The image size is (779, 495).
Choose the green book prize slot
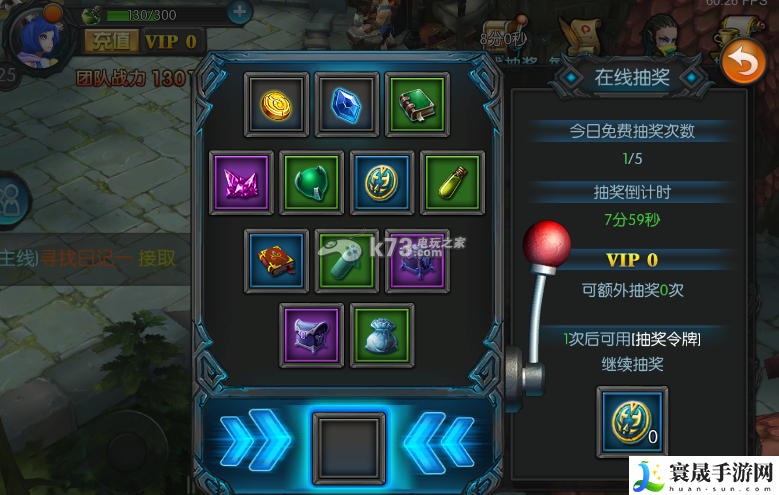coord(417,104)
